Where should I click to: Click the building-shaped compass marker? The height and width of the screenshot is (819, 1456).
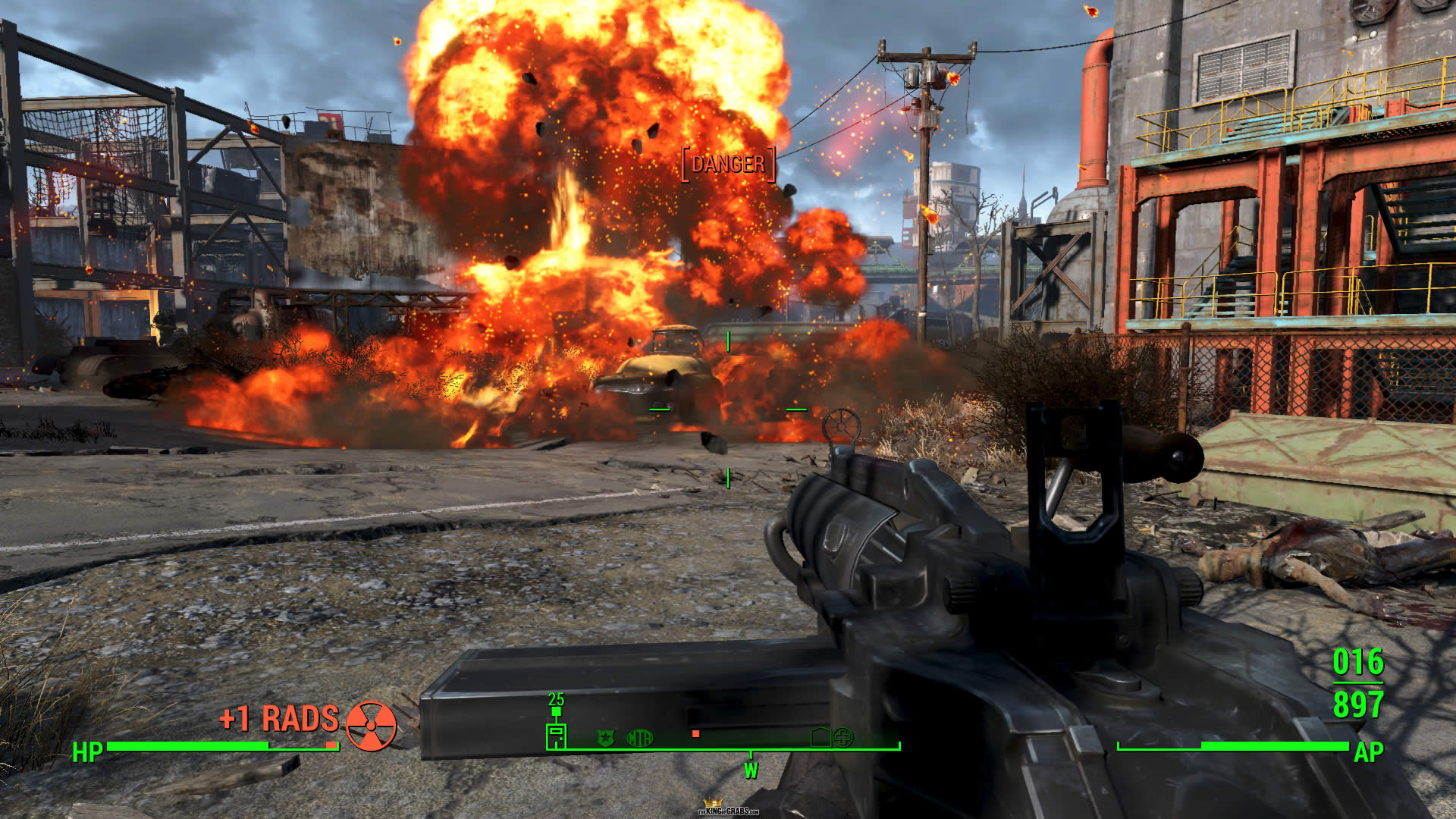821,737
